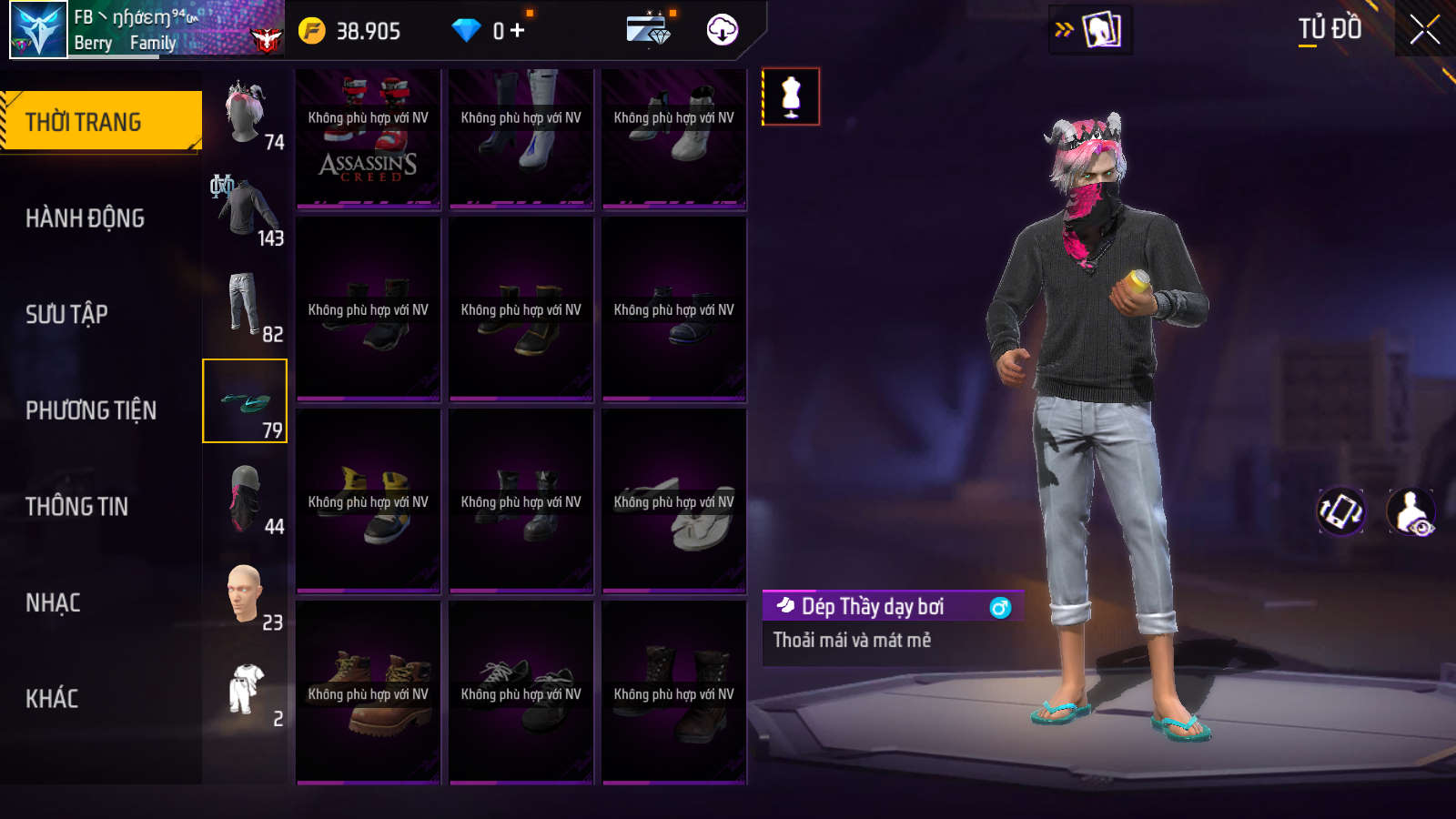The image size is (1456, 819).
Task: Click the rotate character view button
Action: click(x=1340, y=511)
